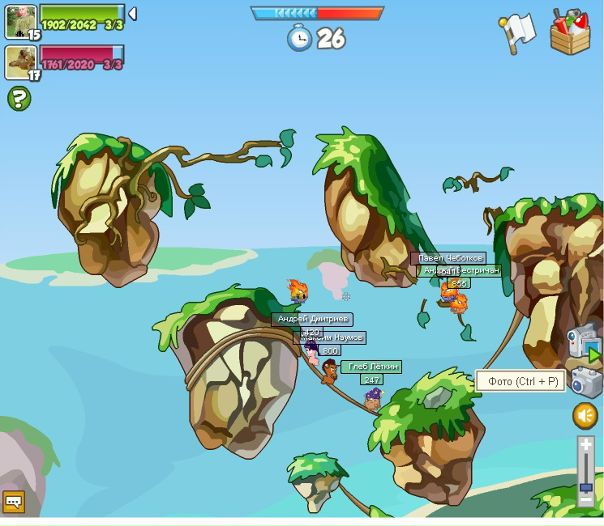Screen dimensions: 604x526
Task: Click the white surrender flag icon
Action: point(518,32)
